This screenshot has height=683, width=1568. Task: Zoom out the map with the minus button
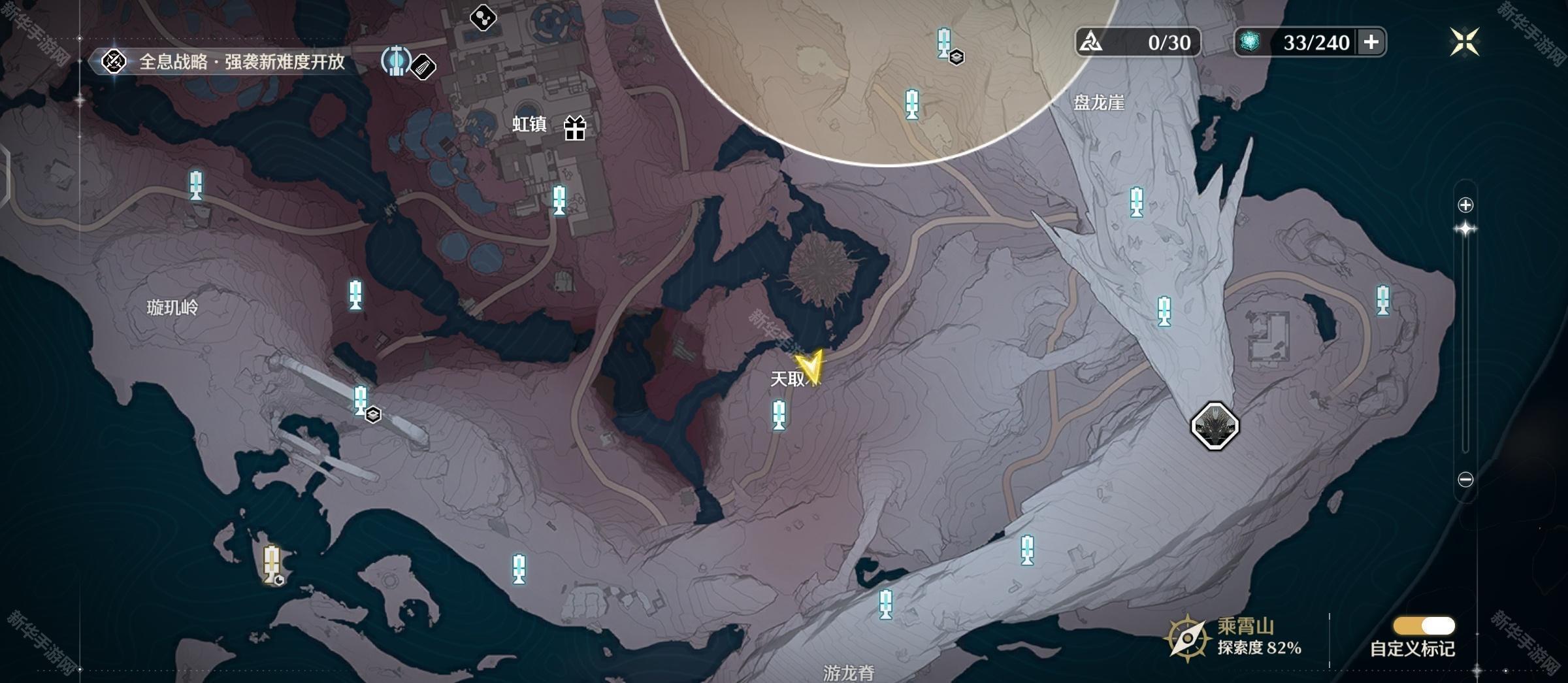[1465, 480]
